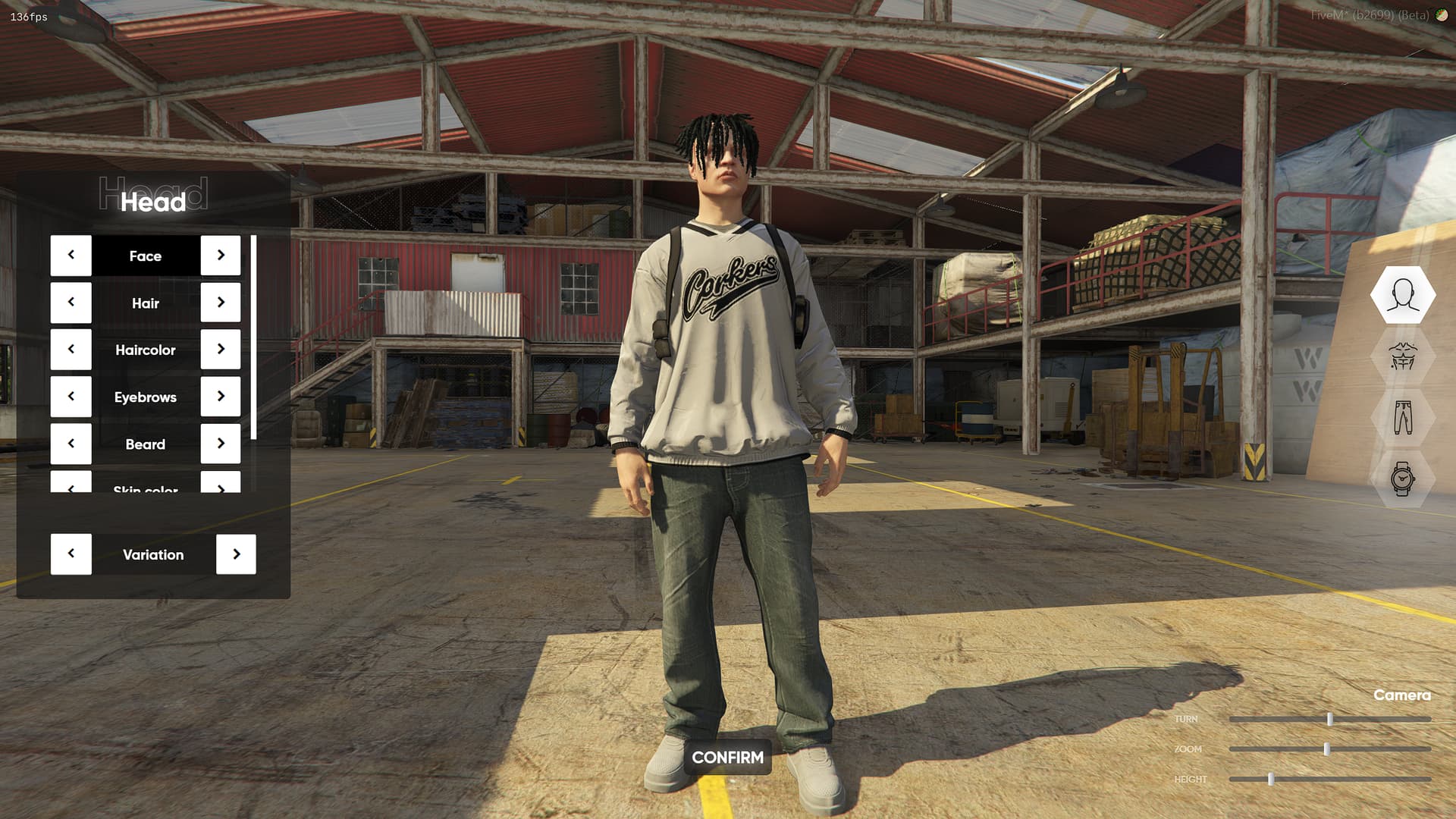Open the head category icon
The height and width of the screenshot is (819, 1456).
pyautogui.click(x=1402, y=295)
